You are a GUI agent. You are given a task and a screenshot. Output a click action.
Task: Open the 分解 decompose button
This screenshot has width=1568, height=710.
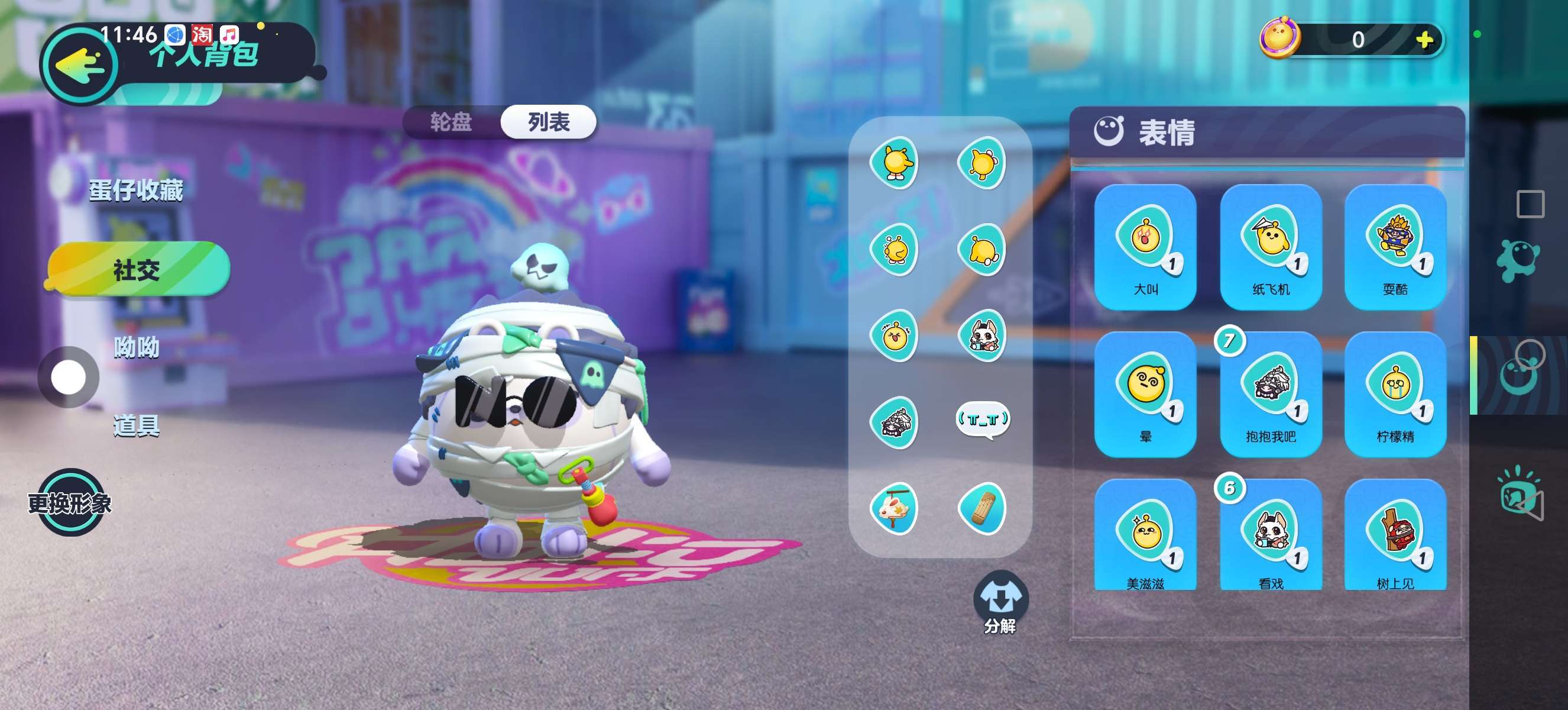click(1000, 603)
